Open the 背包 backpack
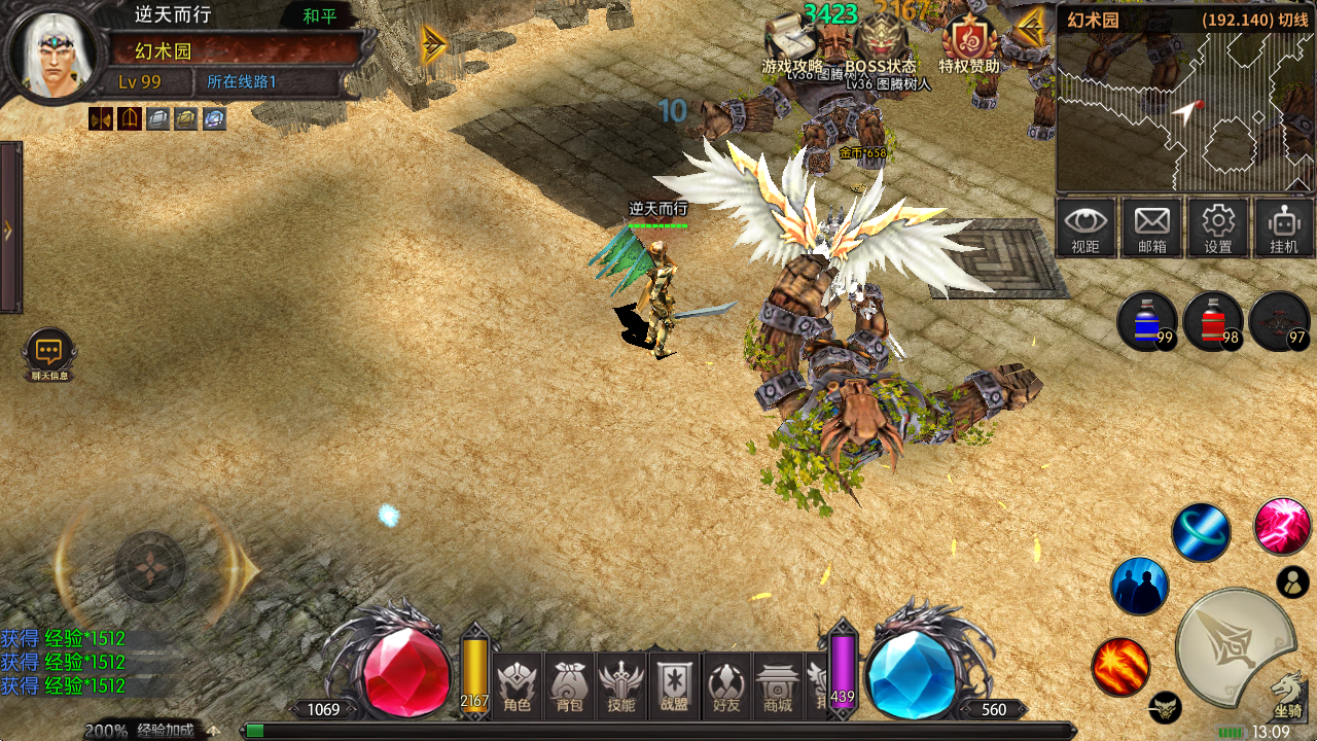1317x741 pixels. click(569, 686)
